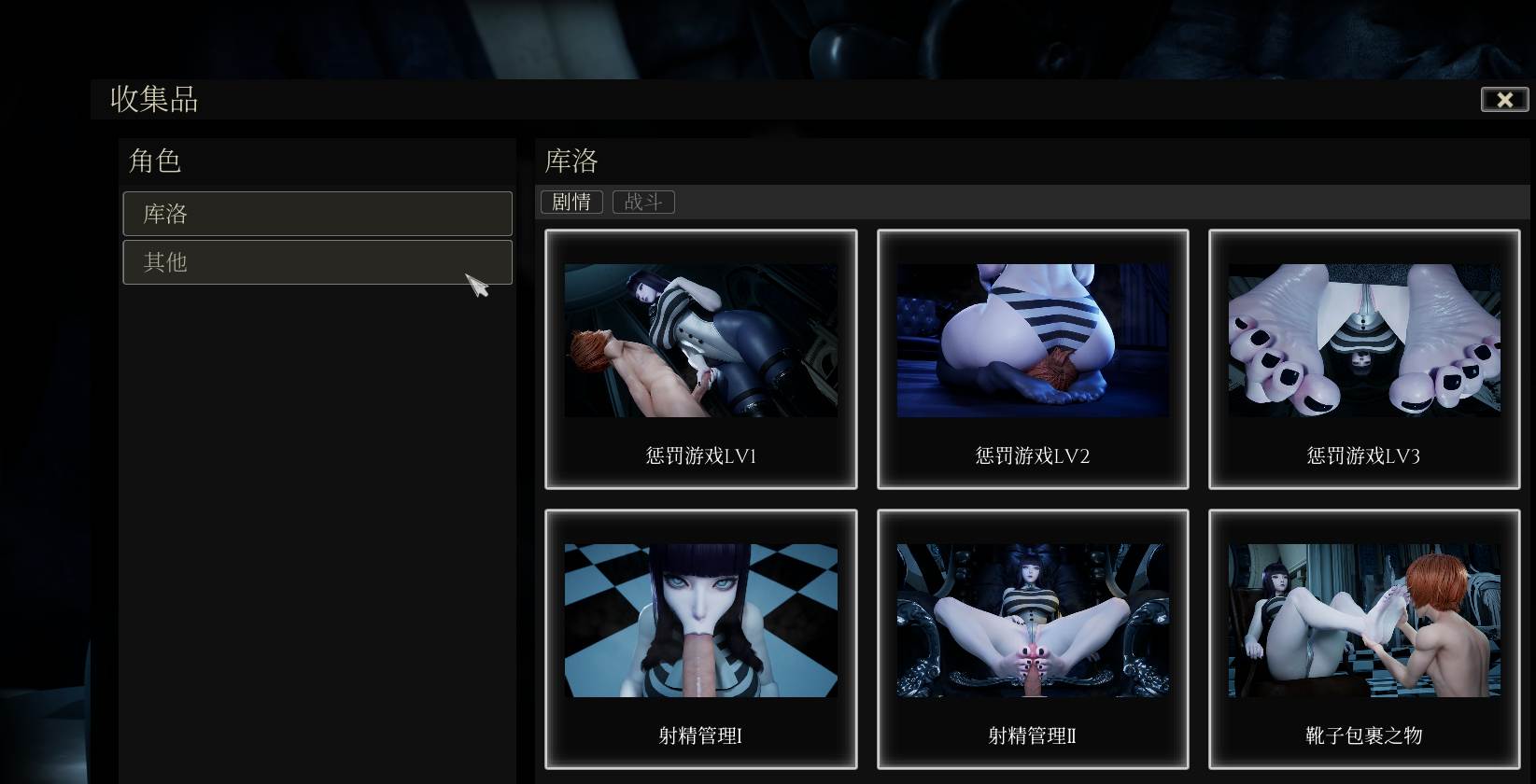
Task: Switch to the 剧情 tab
Action: (571, 202)
